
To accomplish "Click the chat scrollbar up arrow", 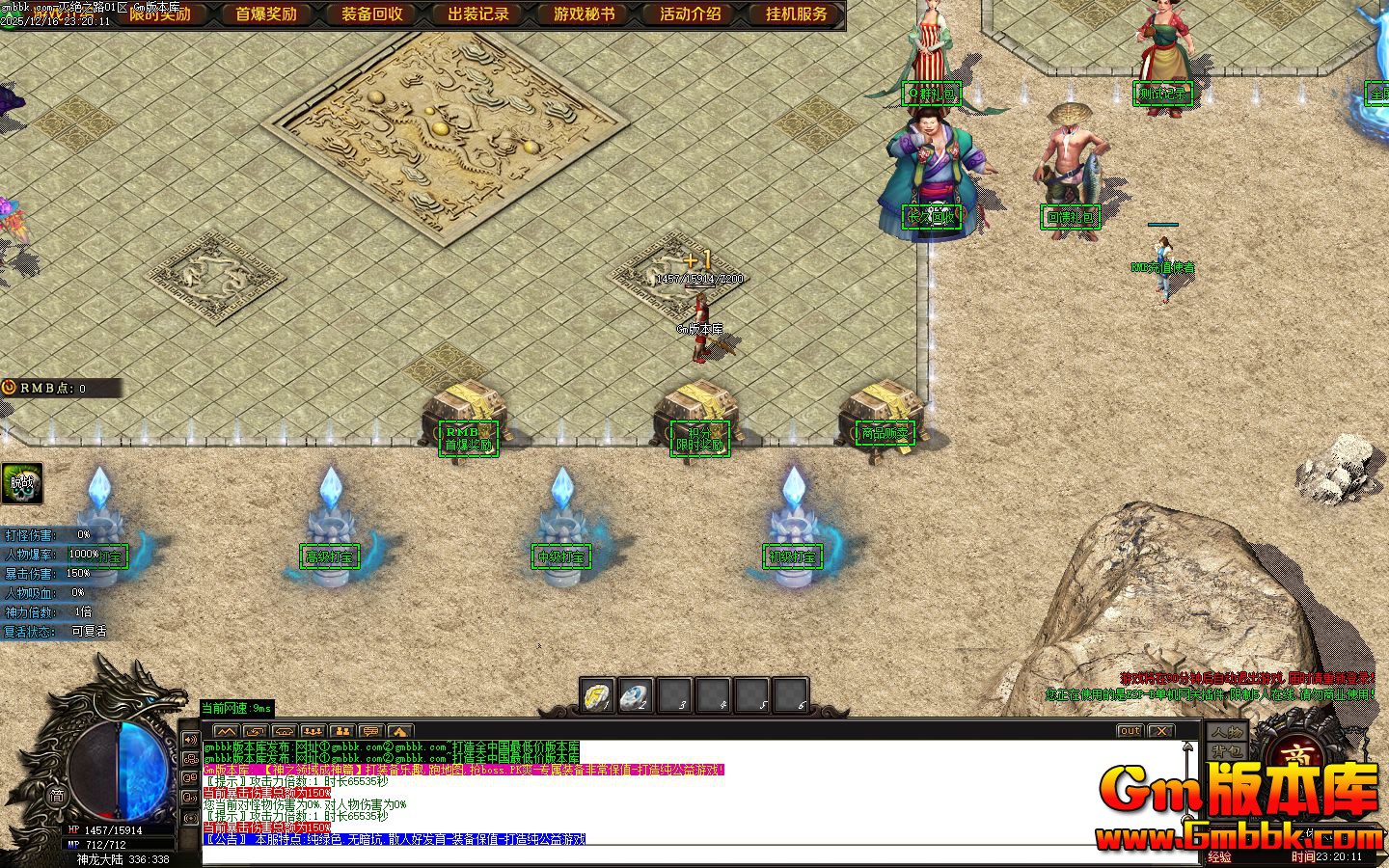I will pos(1187,746).
